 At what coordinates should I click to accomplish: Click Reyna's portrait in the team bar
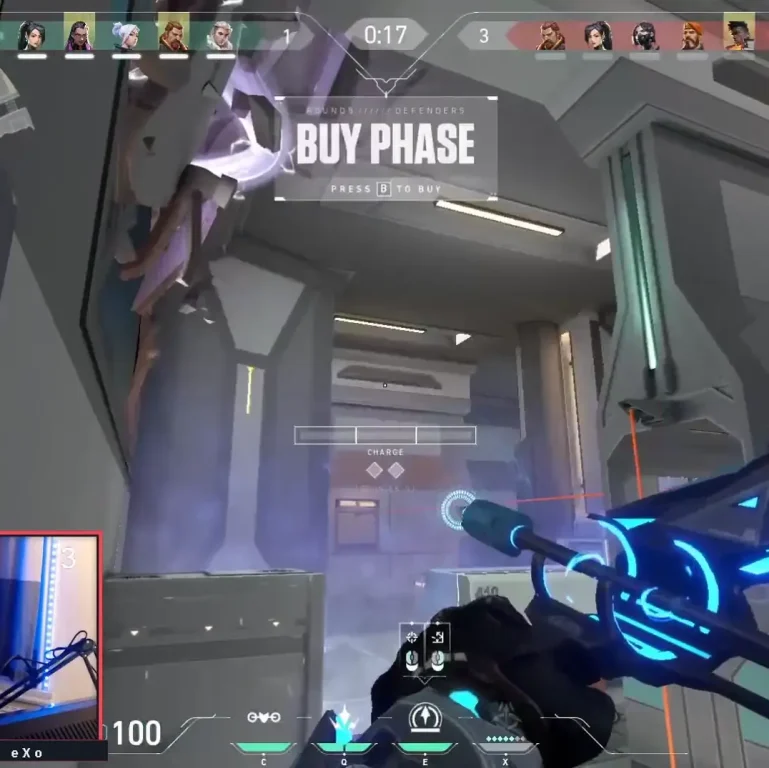click(x=78, y=35)
